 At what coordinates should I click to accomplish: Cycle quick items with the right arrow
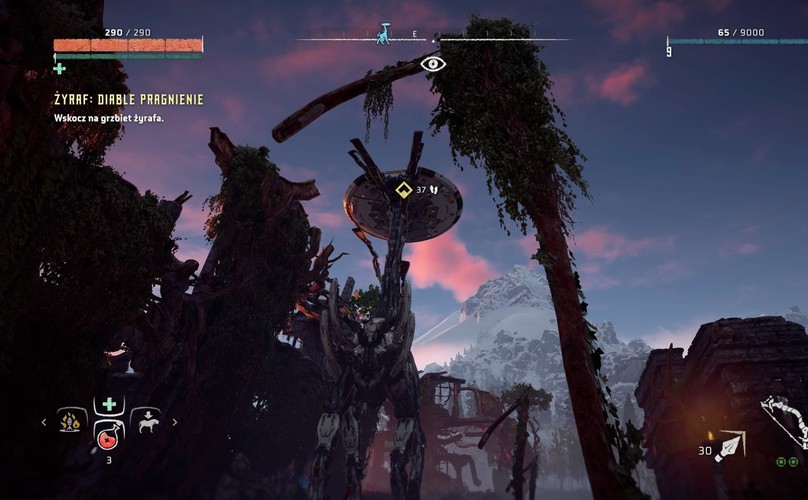pos(175,422)
